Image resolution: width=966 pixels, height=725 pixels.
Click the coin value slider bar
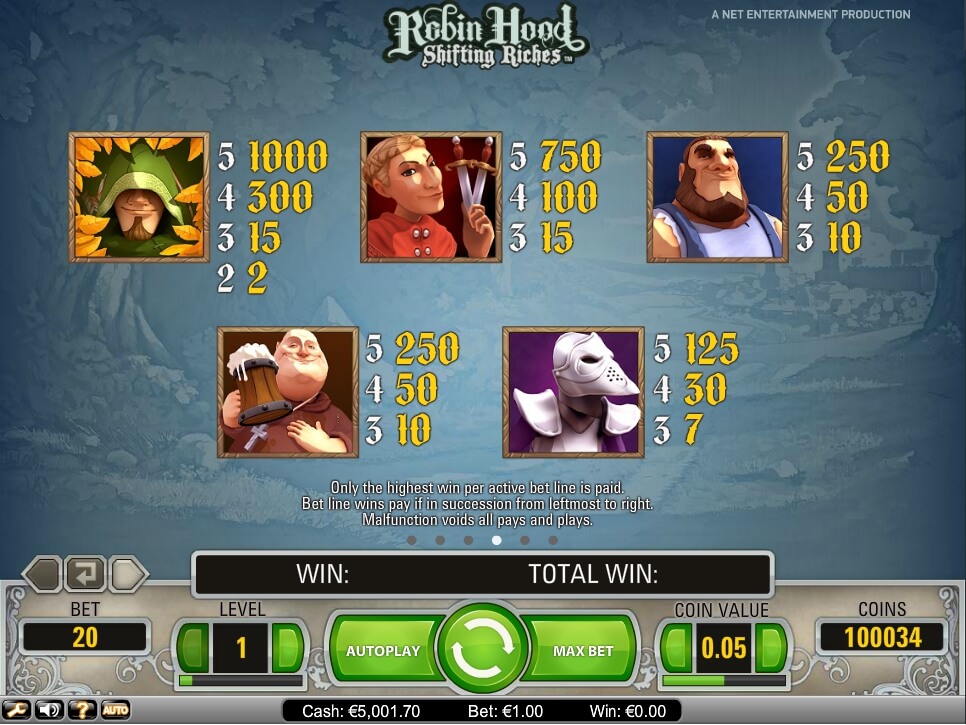point(724,681)
